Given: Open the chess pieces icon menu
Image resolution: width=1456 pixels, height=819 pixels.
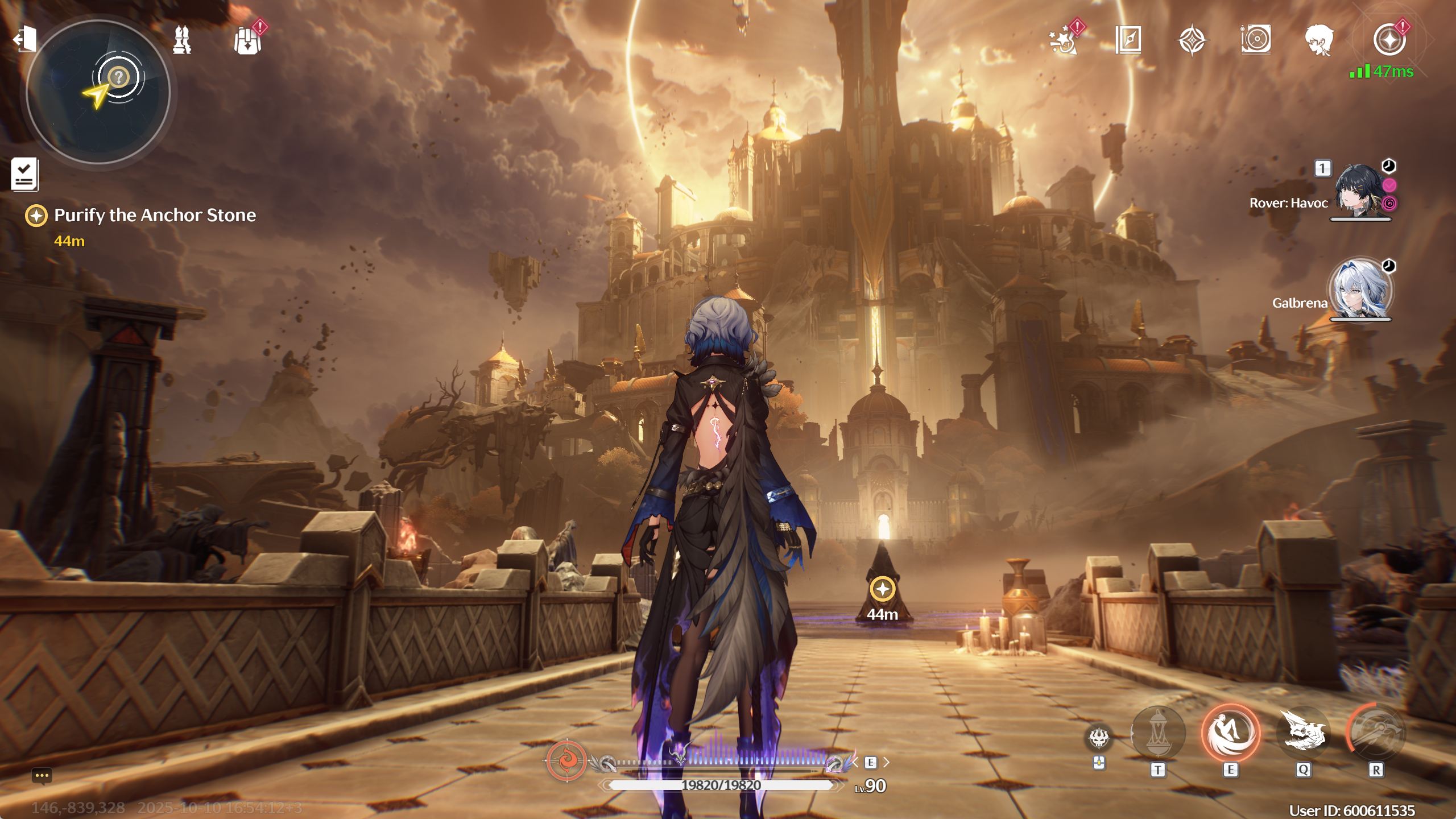Looking at the screenshot, I should 182,40.
